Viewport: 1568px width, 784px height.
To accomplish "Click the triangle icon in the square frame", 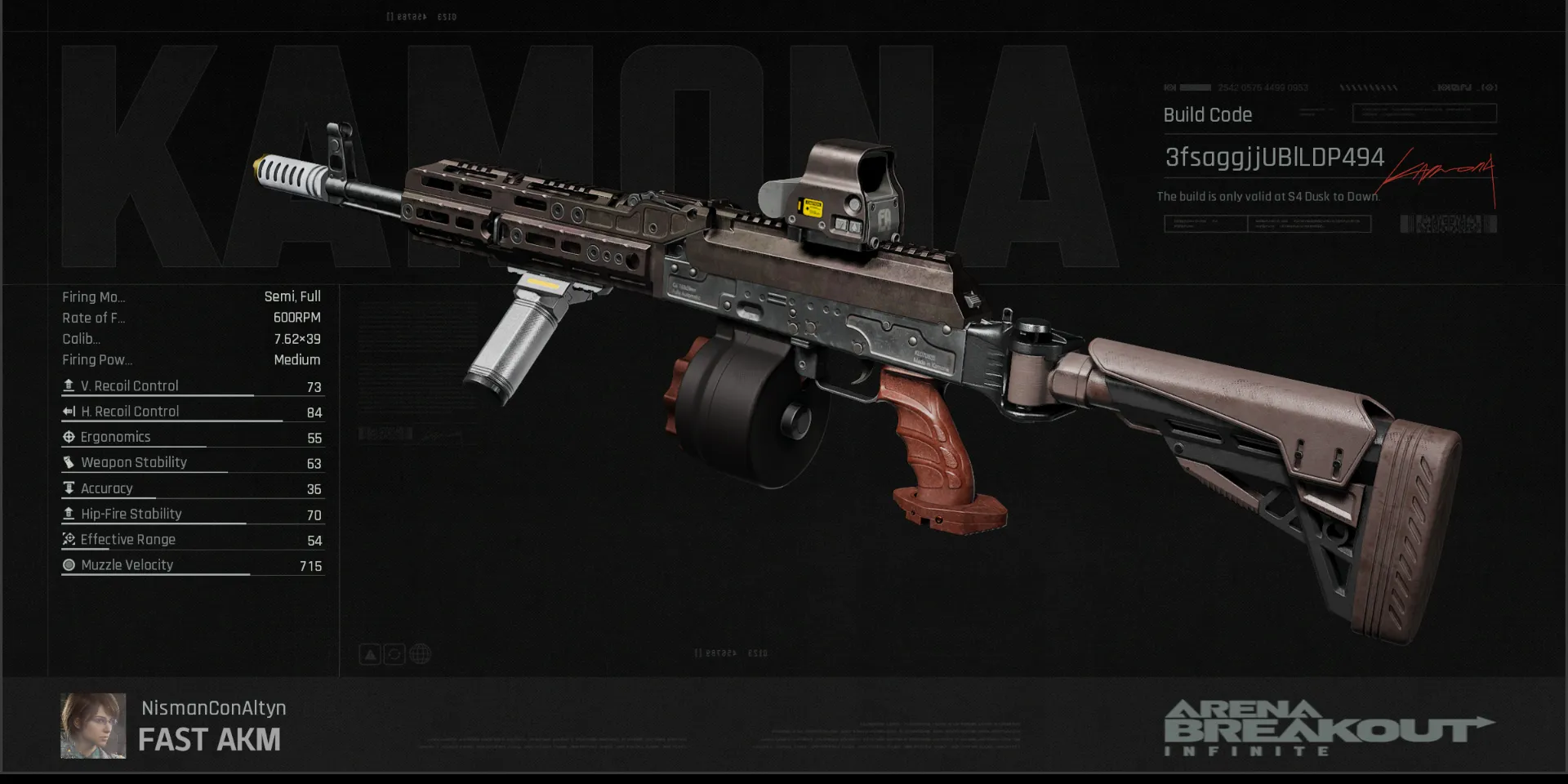I will 370,654.
